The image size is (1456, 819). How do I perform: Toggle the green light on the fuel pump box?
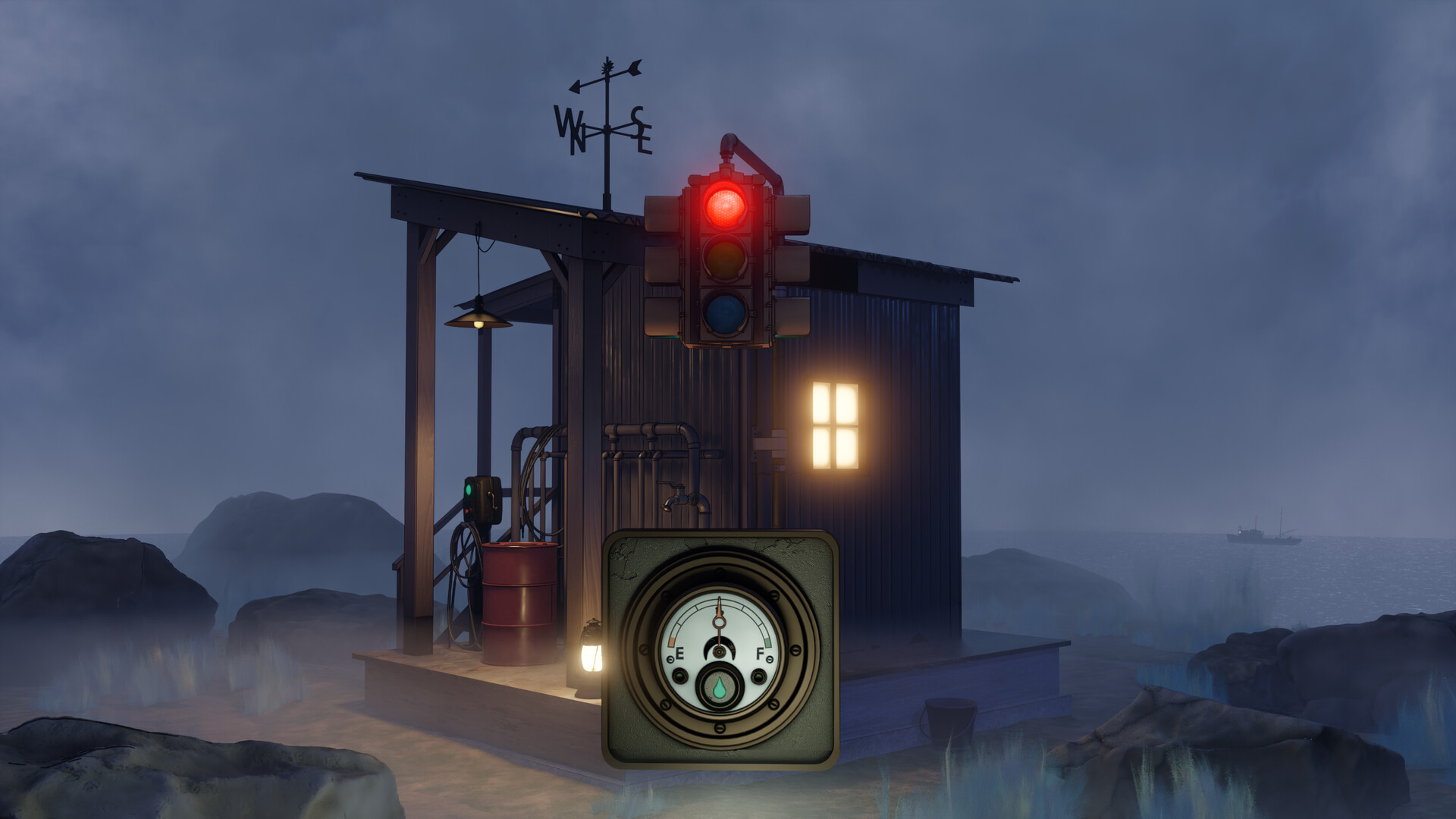[x=469, y=489]
